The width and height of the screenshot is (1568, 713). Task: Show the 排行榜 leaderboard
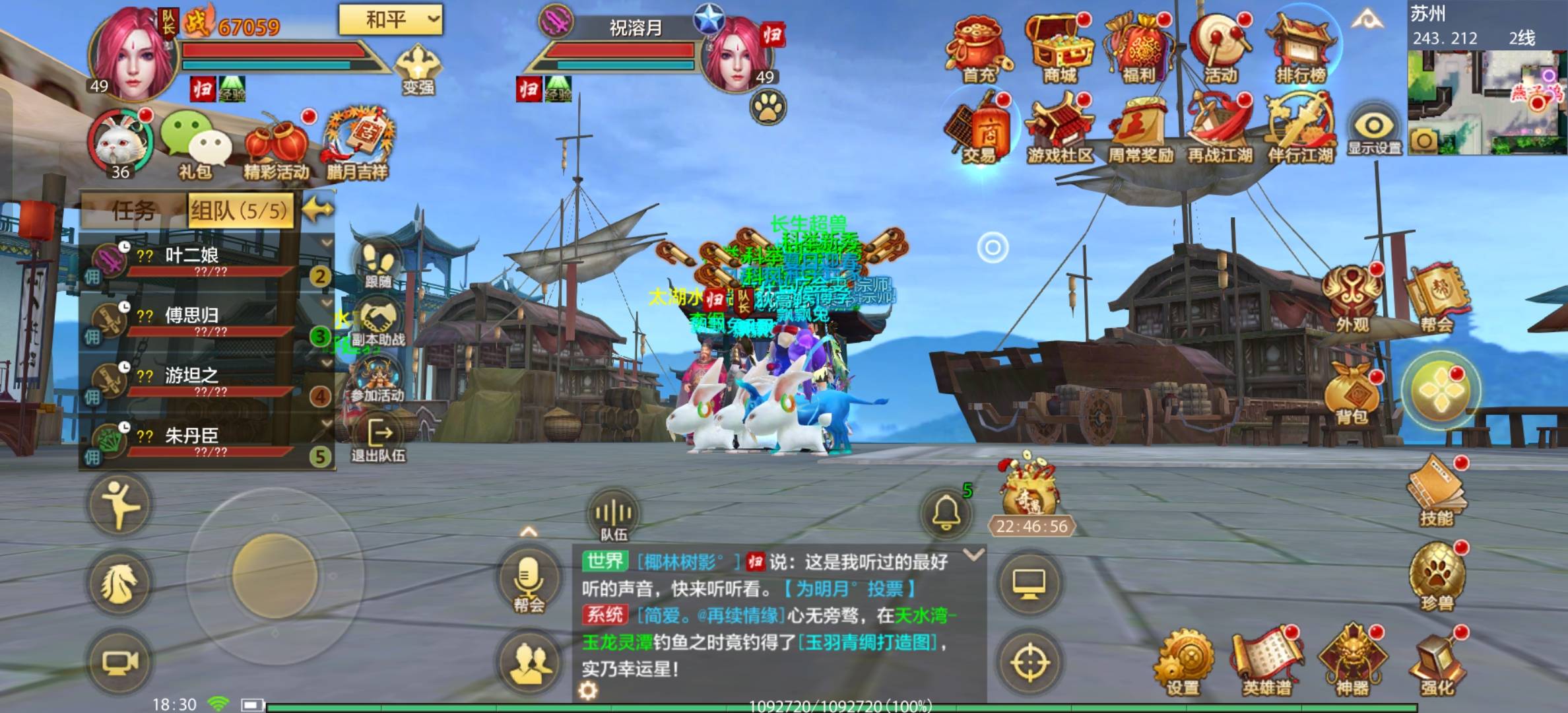point(1301,49)
